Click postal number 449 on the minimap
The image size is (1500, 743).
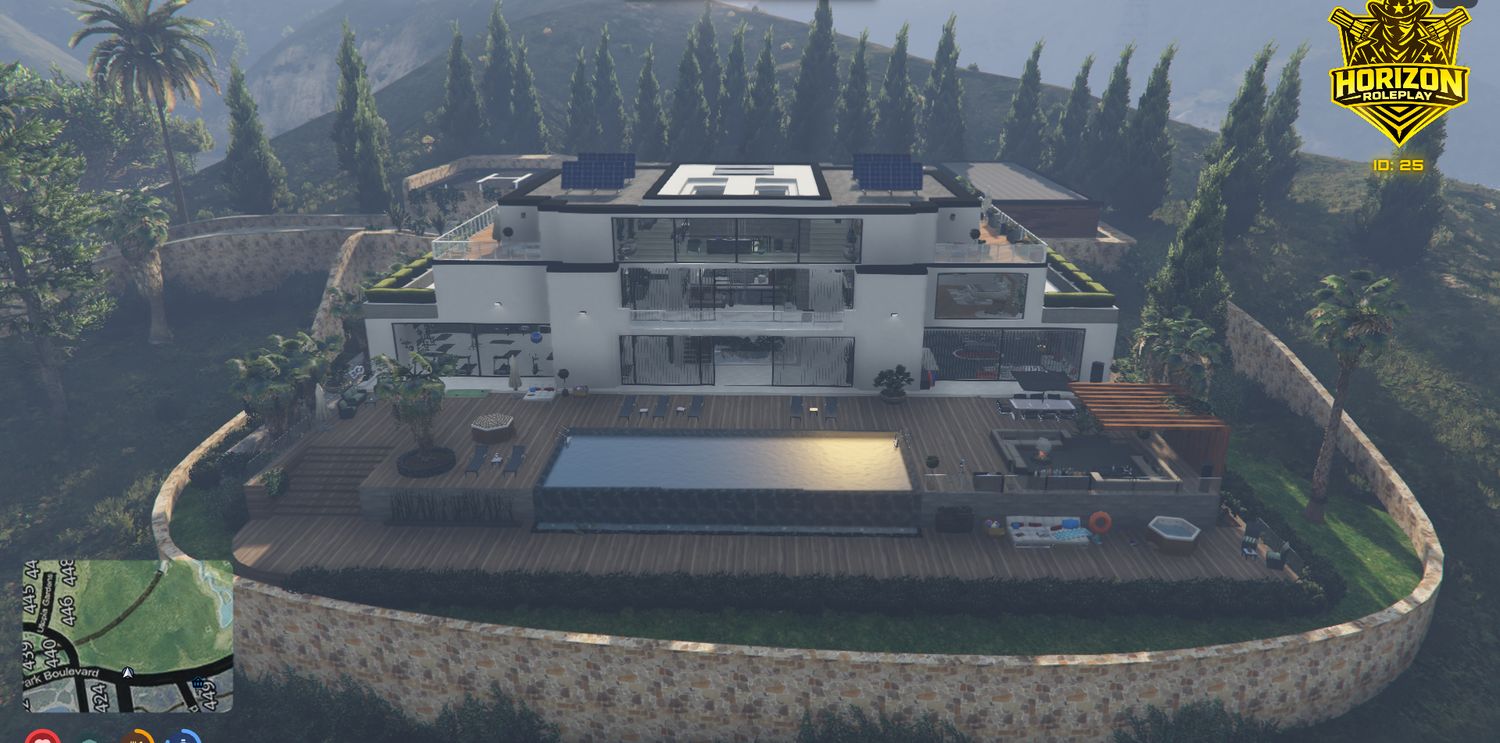coord(207,696)
